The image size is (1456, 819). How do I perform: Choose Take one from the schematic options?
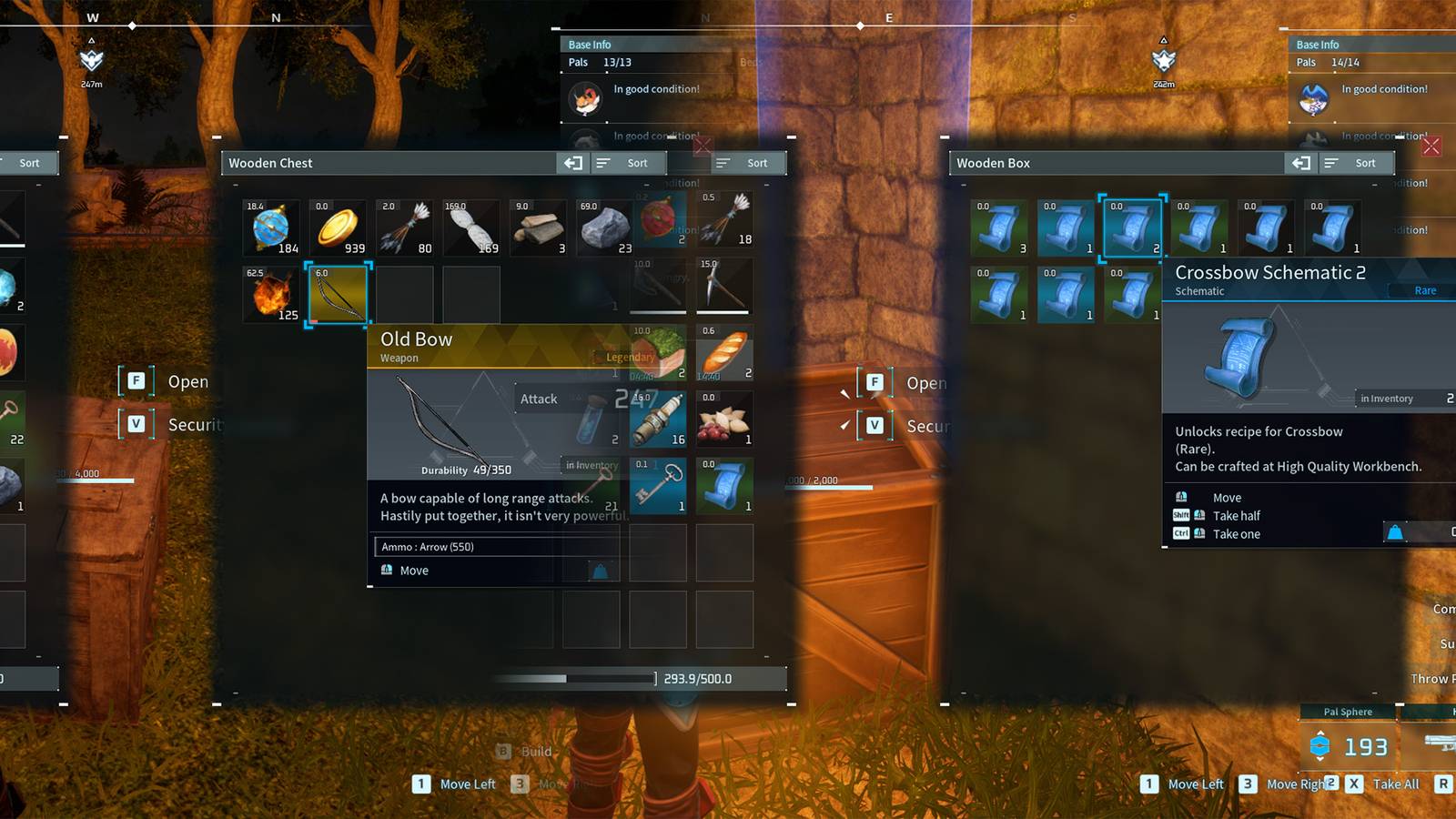(x=1236, y=534)
